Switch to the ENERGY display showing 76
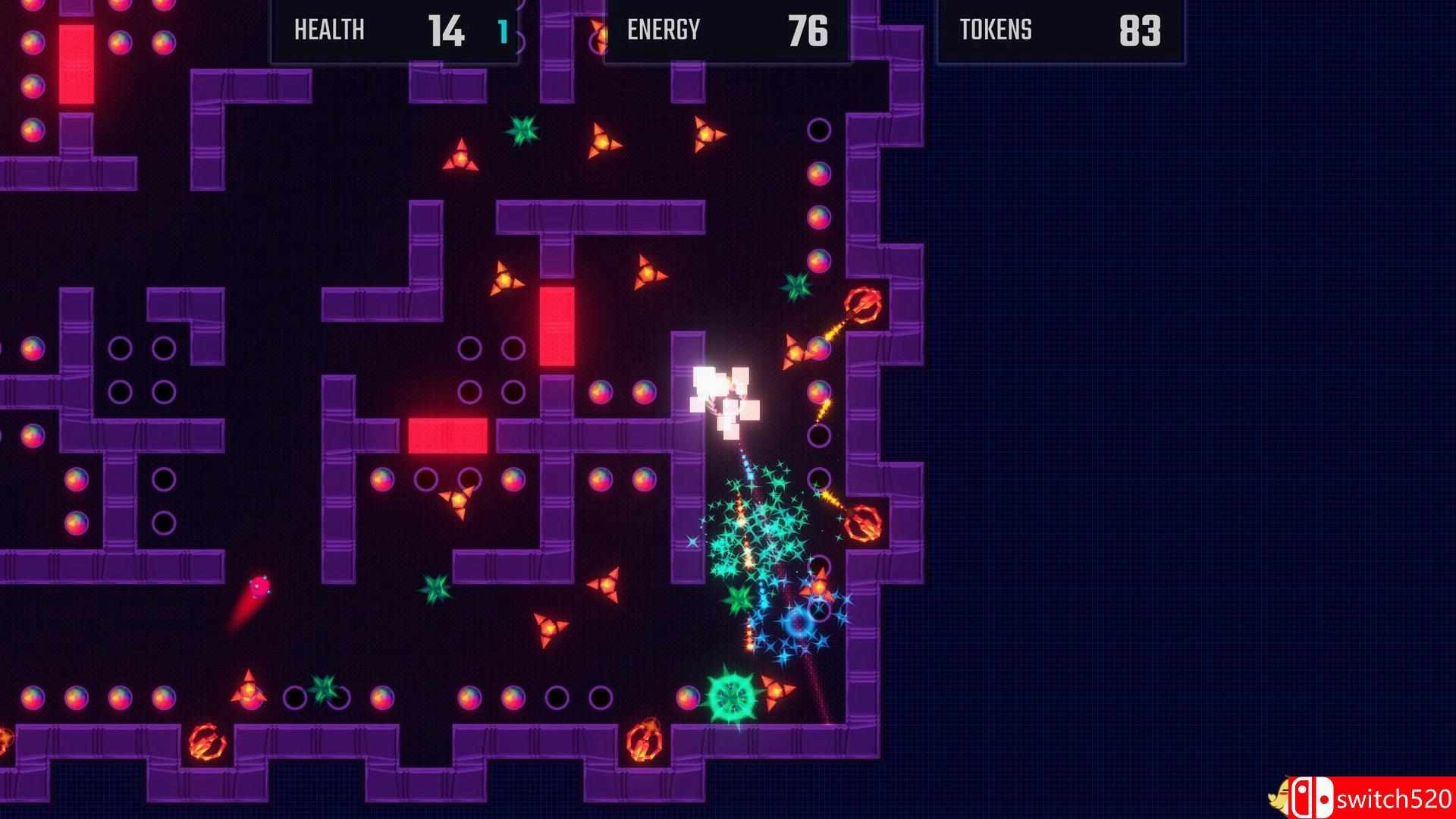The width and height of the screenshot is (1456, 819). tap(805, 32)
